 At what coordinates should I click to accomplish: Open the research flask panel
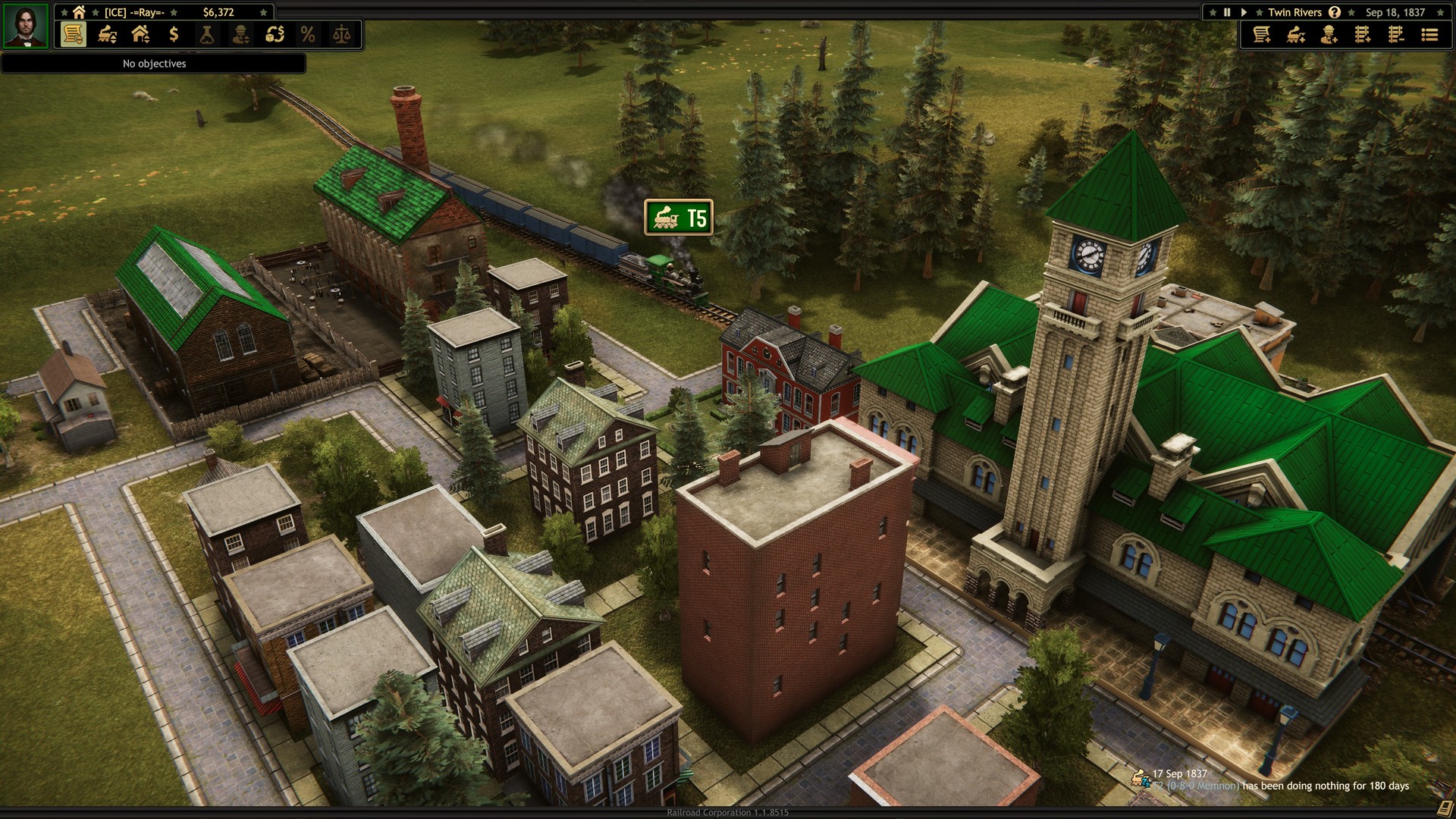point(206,35)
